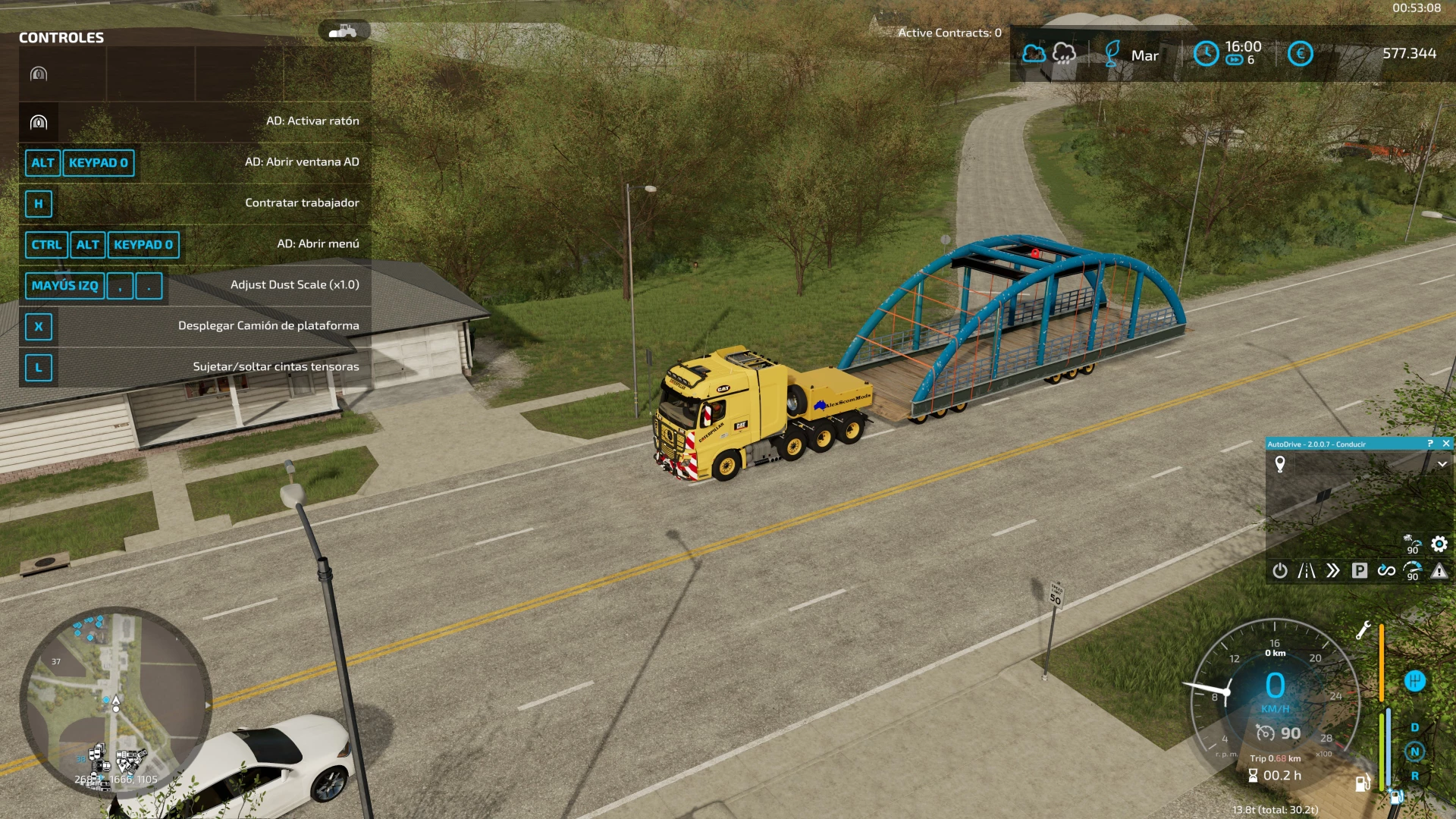Toggle AutoDrive on with the power icon
The image size is (1456, 819).
coord(1280,572)
